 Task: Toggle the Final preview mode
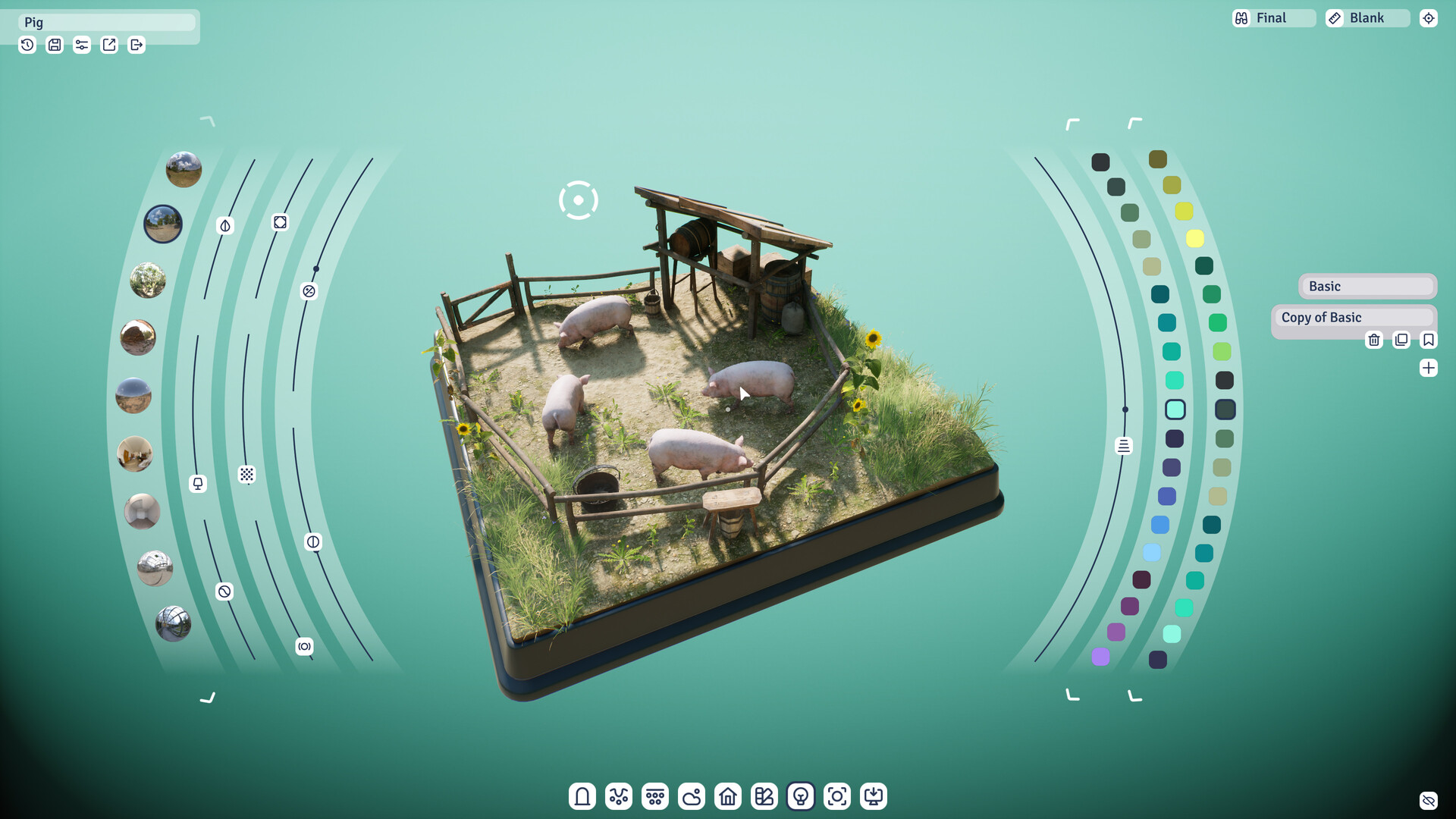point(1272,17)
